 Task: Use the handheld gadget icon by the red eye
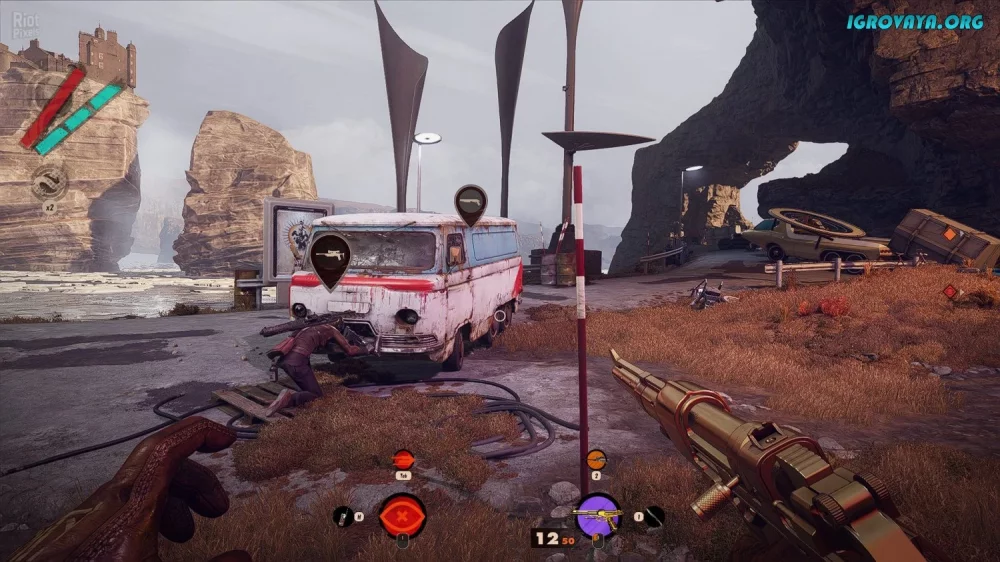(x=342, y=517)
